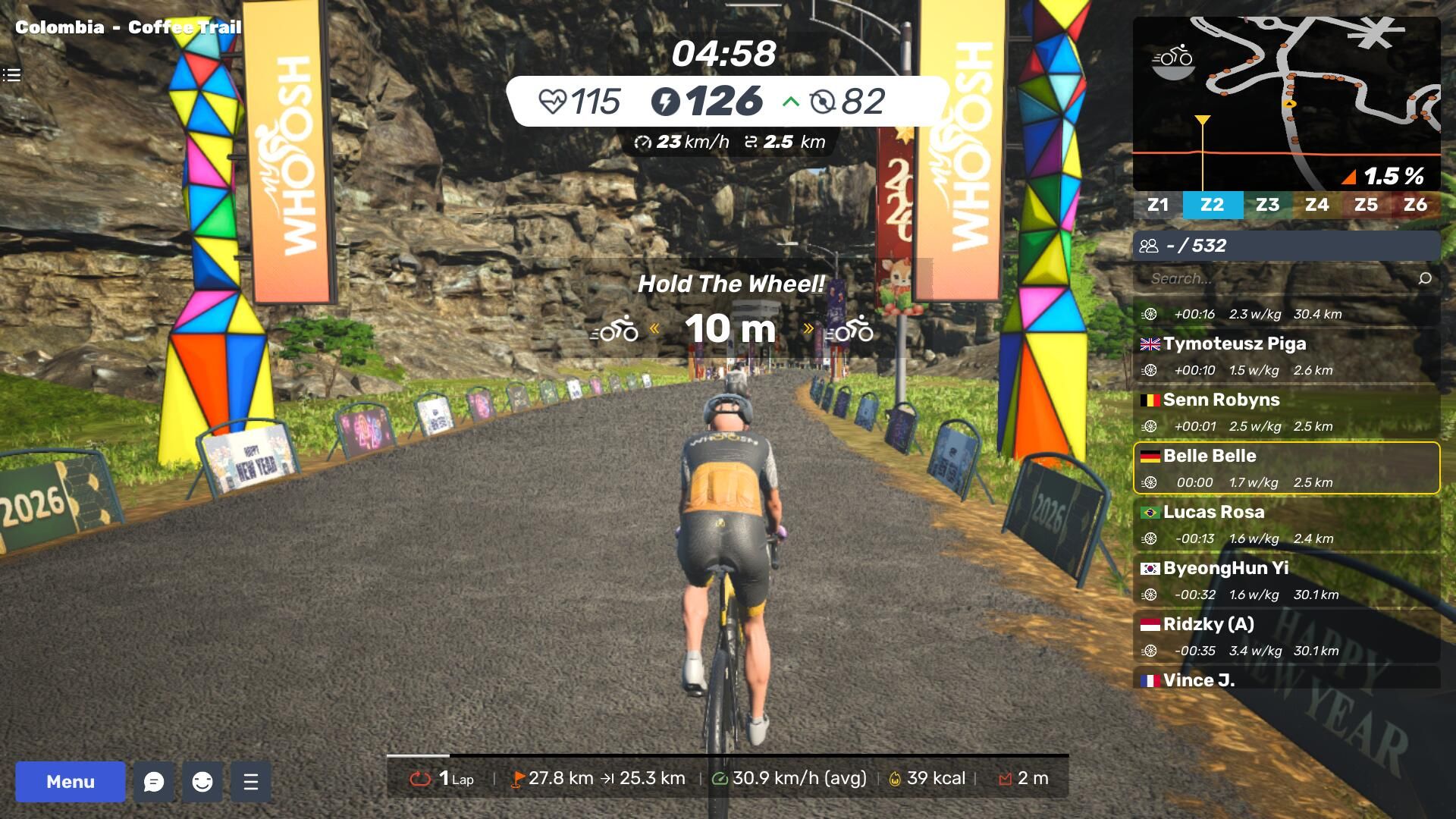Click the search magnifier icon
1456x819 pixels.
pos(1425,278)
